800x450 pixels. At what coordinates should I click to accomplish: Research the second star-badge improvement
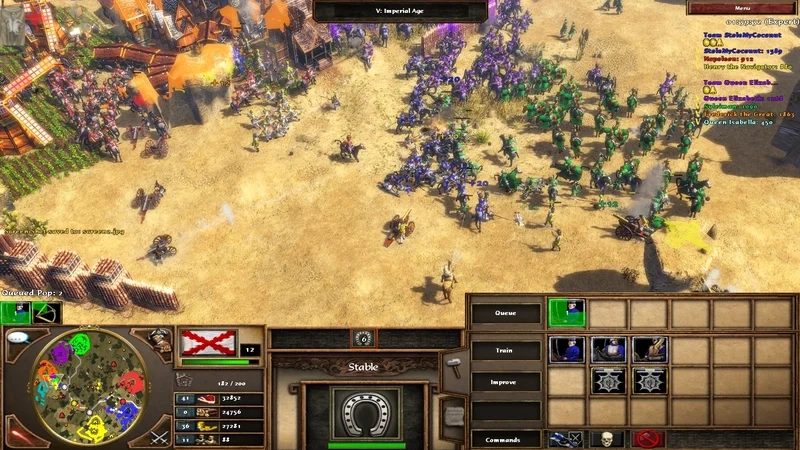click(649, 381)
